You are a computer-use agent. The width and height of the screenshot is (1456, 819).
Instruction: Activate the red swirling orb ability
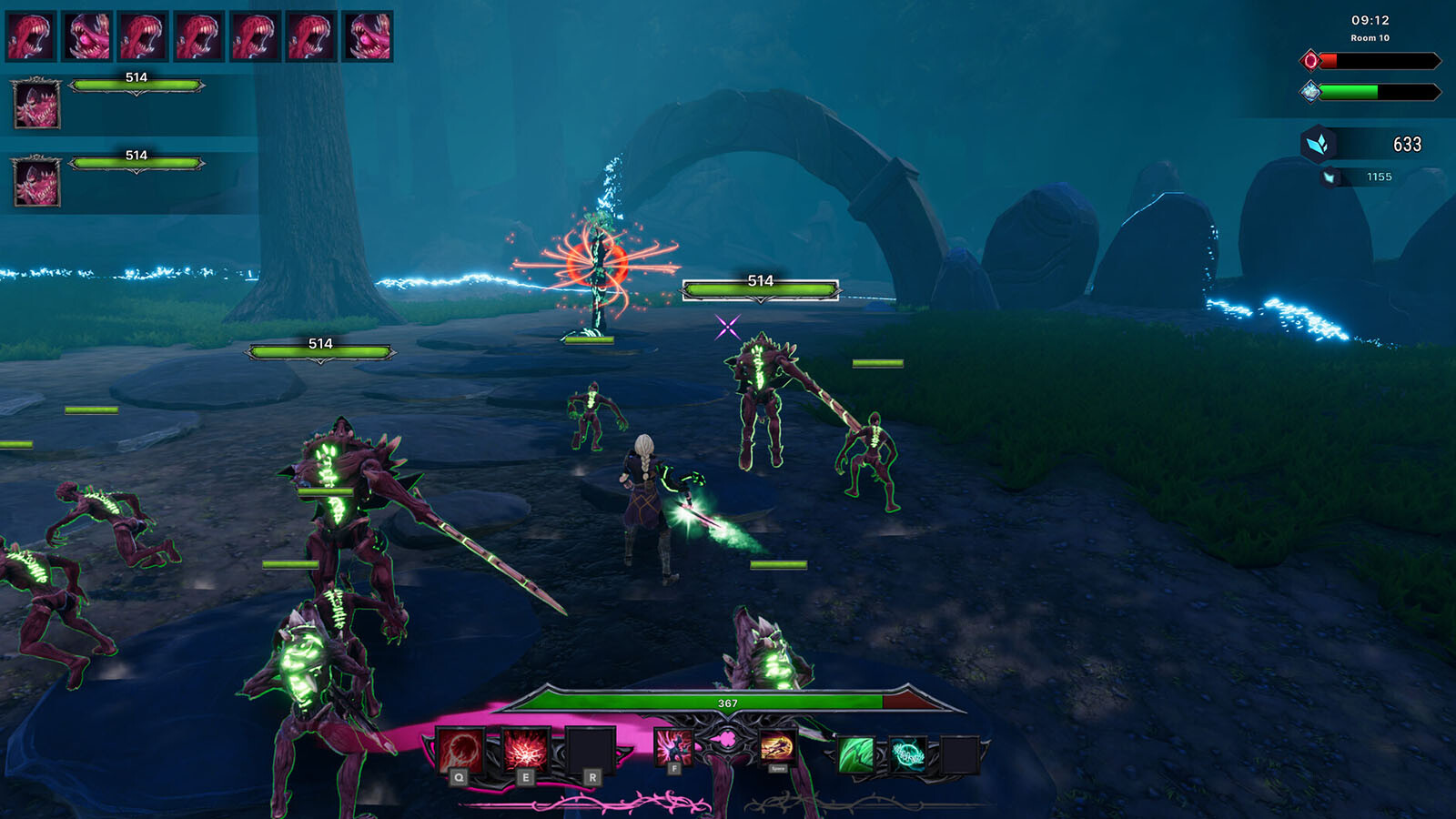(461, 752)
